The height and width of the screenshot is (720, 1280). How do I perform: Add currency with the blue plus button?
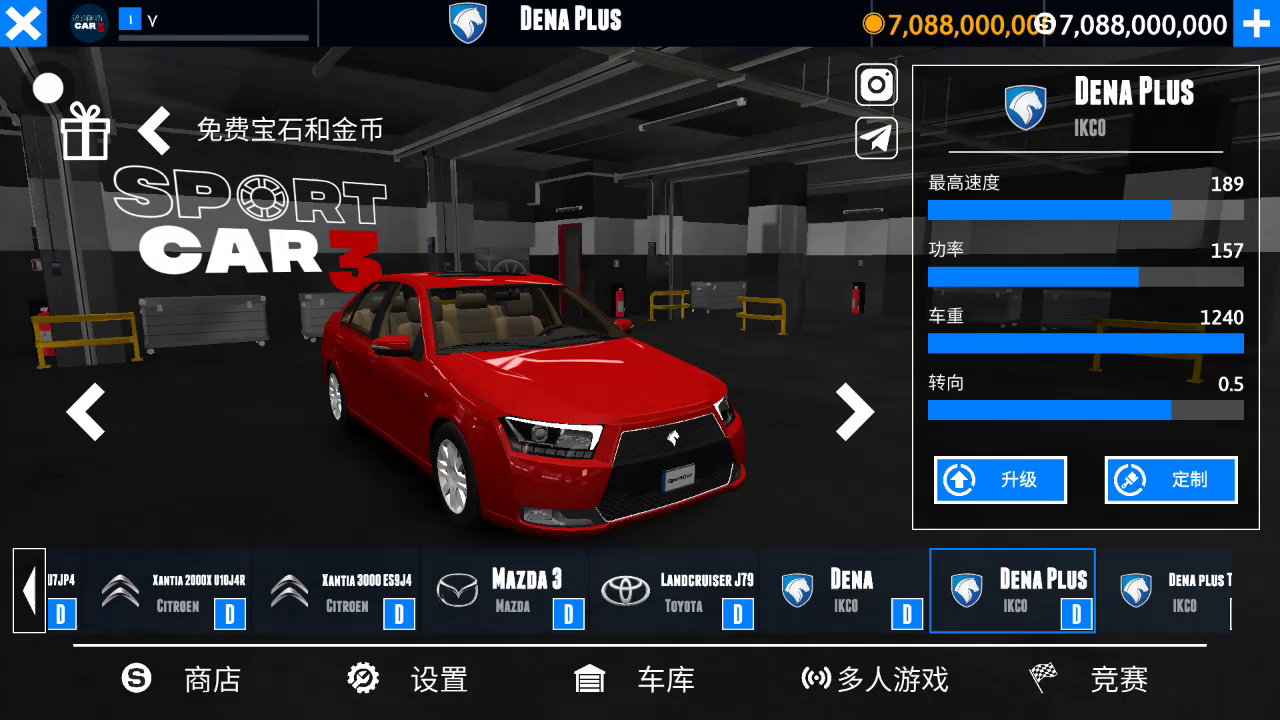1256,23
